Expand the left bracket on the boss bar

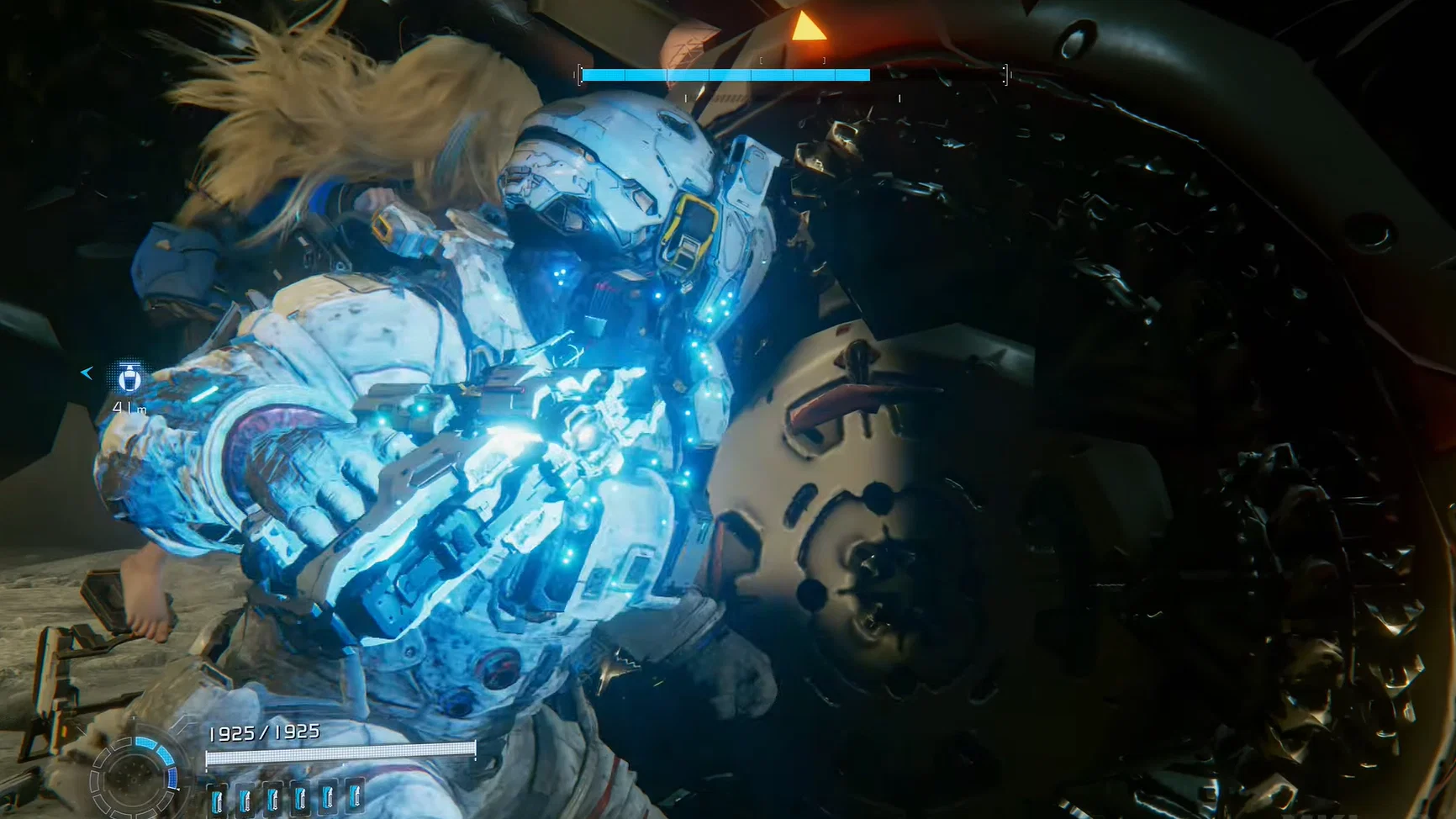pyautogui.click(x=581, y=75)
